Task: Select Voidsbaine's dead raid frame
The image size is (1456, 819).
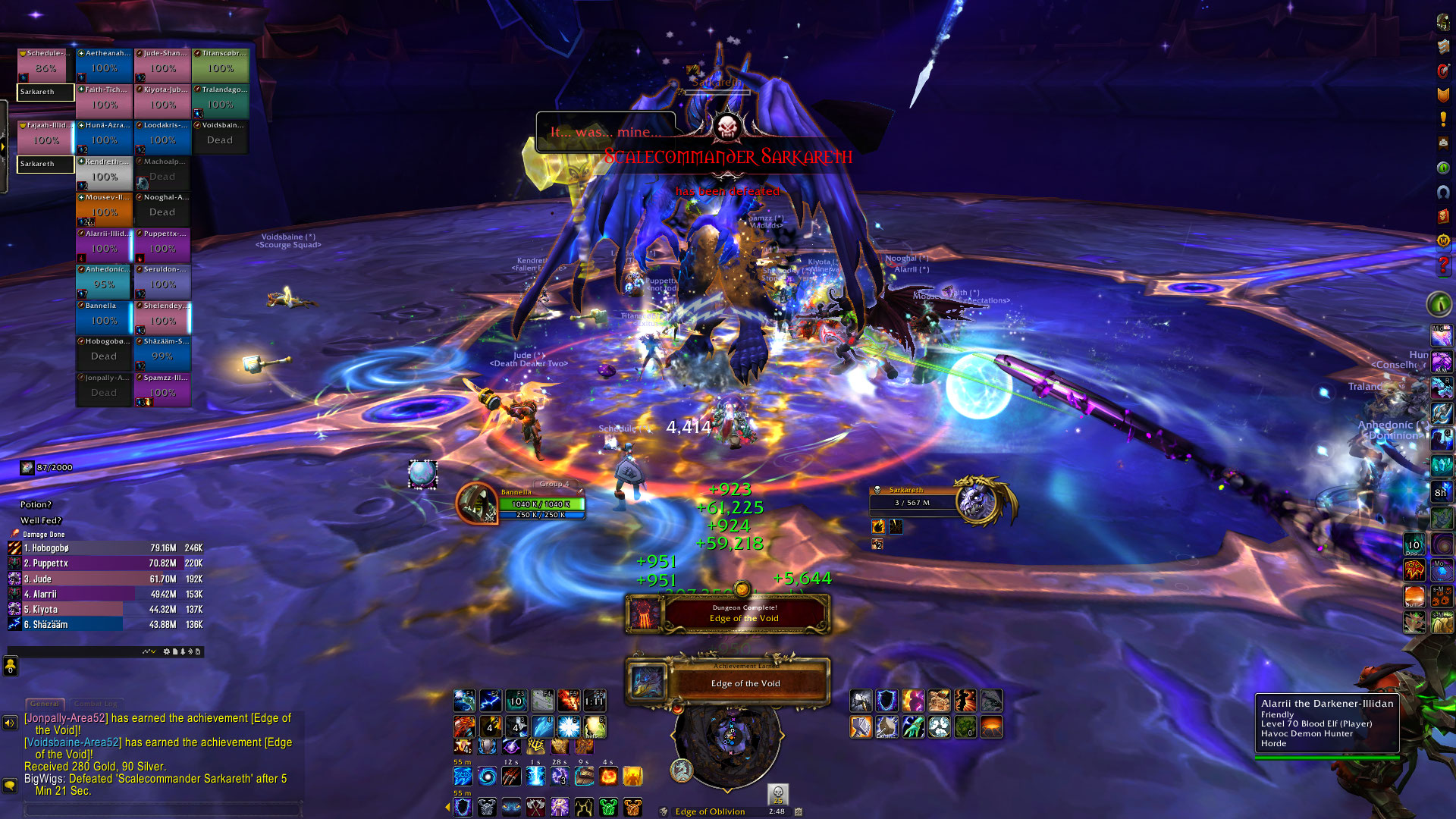Action: [220, 137]
